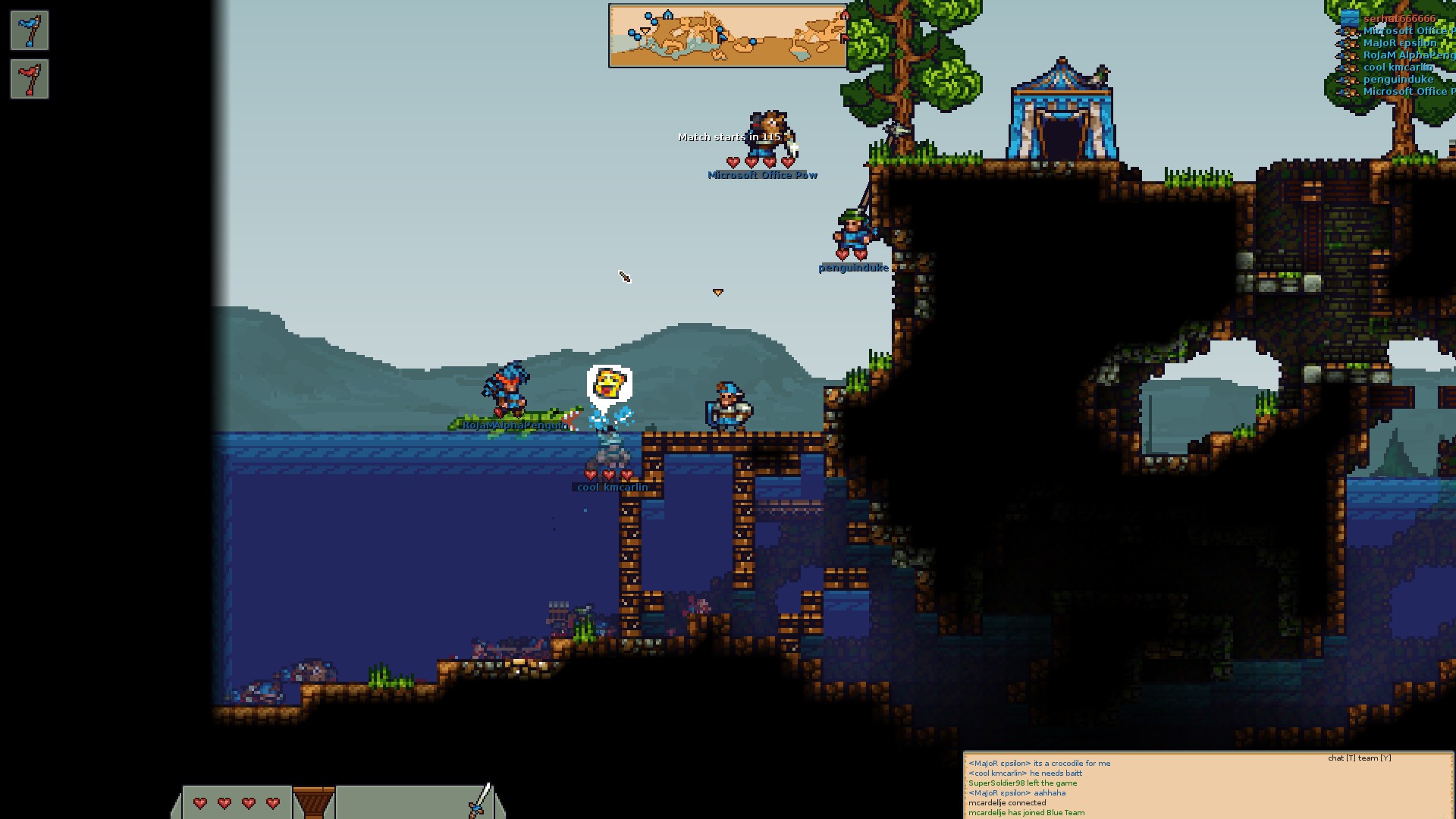This screenshot has height=819, width=1456.
Task: Choose RoJaM AlphaPeng in the player list
Action: (1407, 55)
